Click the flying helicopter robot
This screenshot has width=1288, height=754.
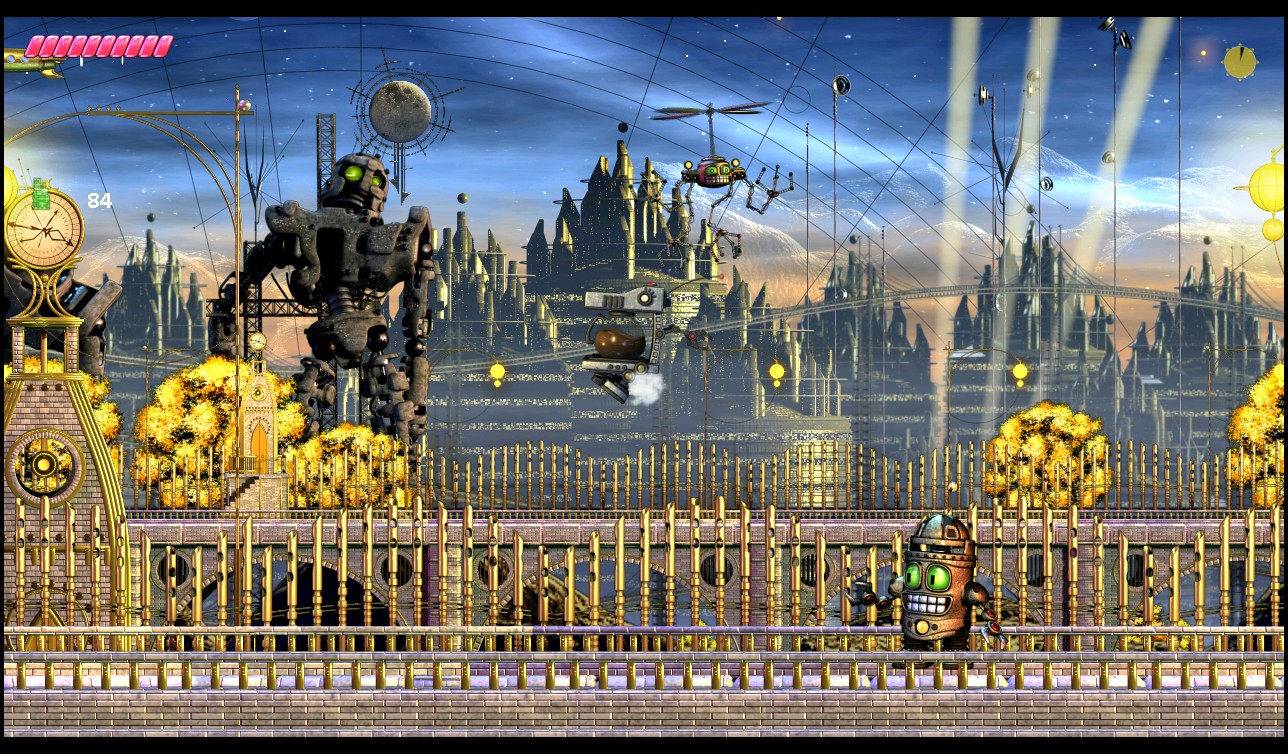(x=712, y=170)
